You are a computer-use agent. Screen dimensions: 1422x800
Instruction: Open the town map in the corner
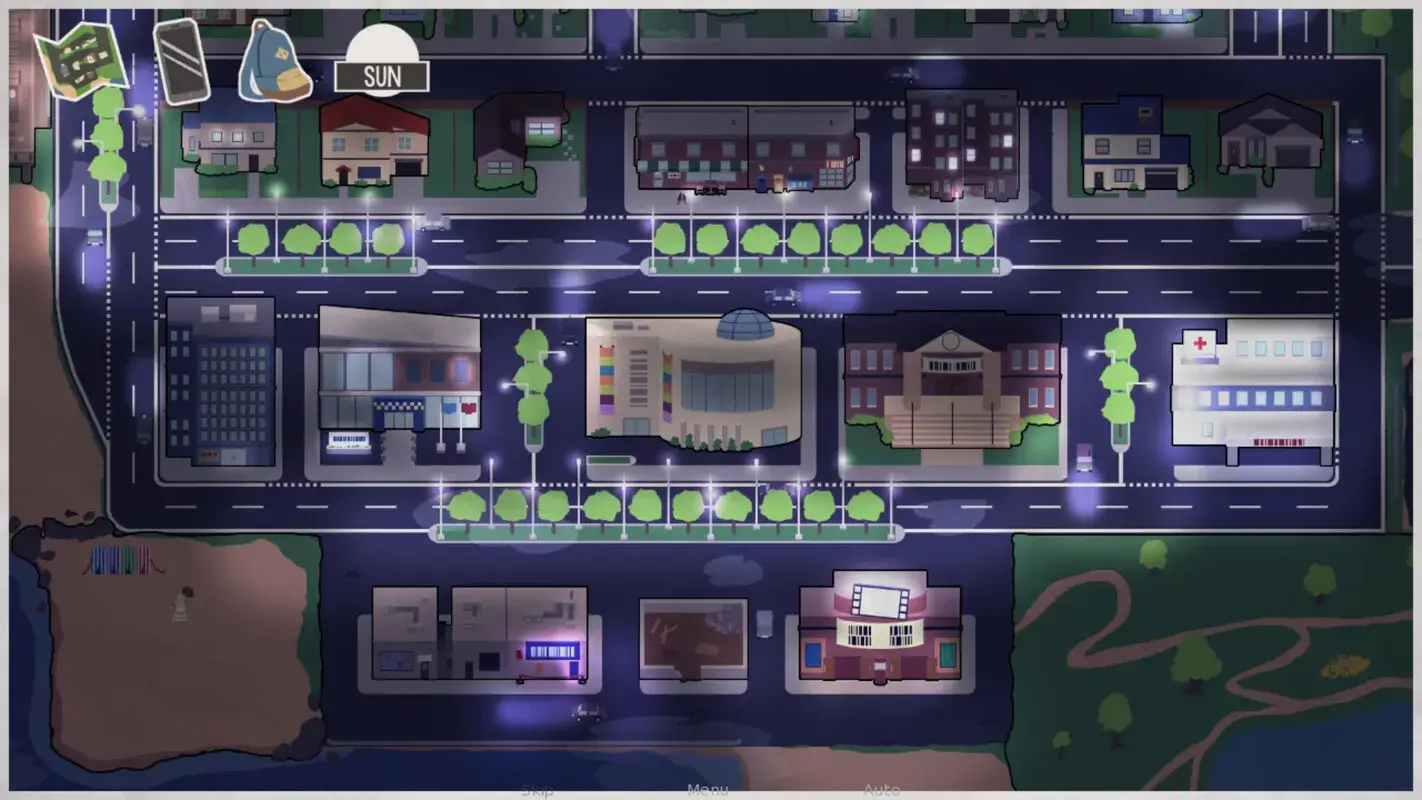80,55
